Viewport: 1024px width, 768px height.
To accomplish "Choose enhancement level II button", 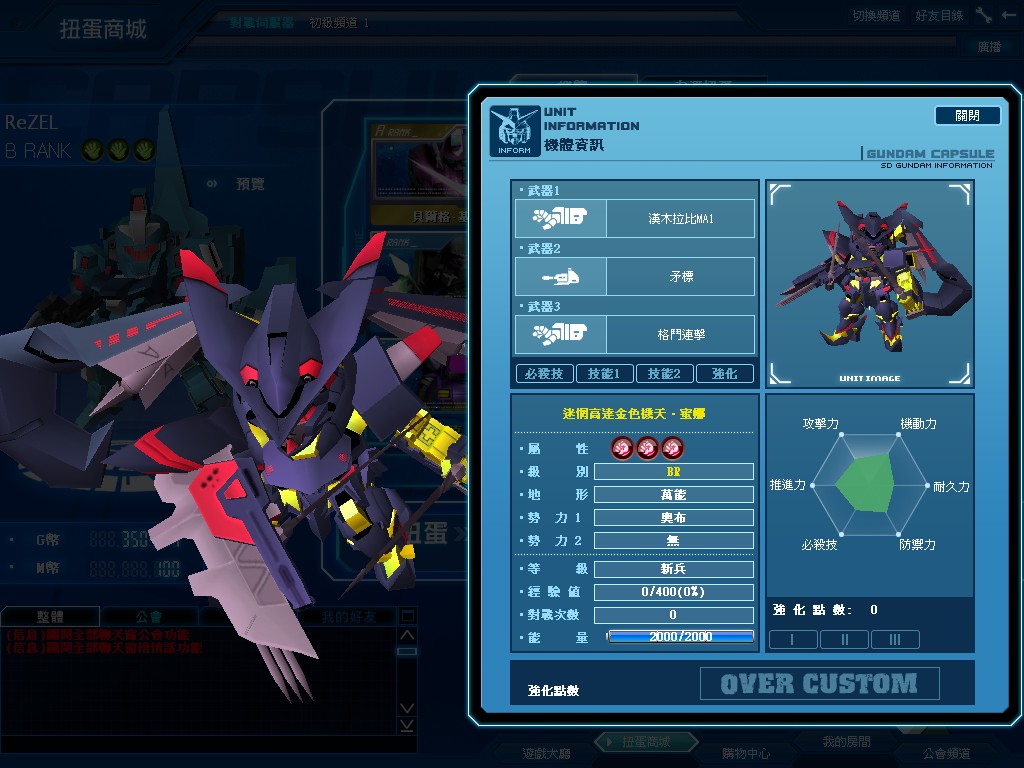I will (844, 640).
